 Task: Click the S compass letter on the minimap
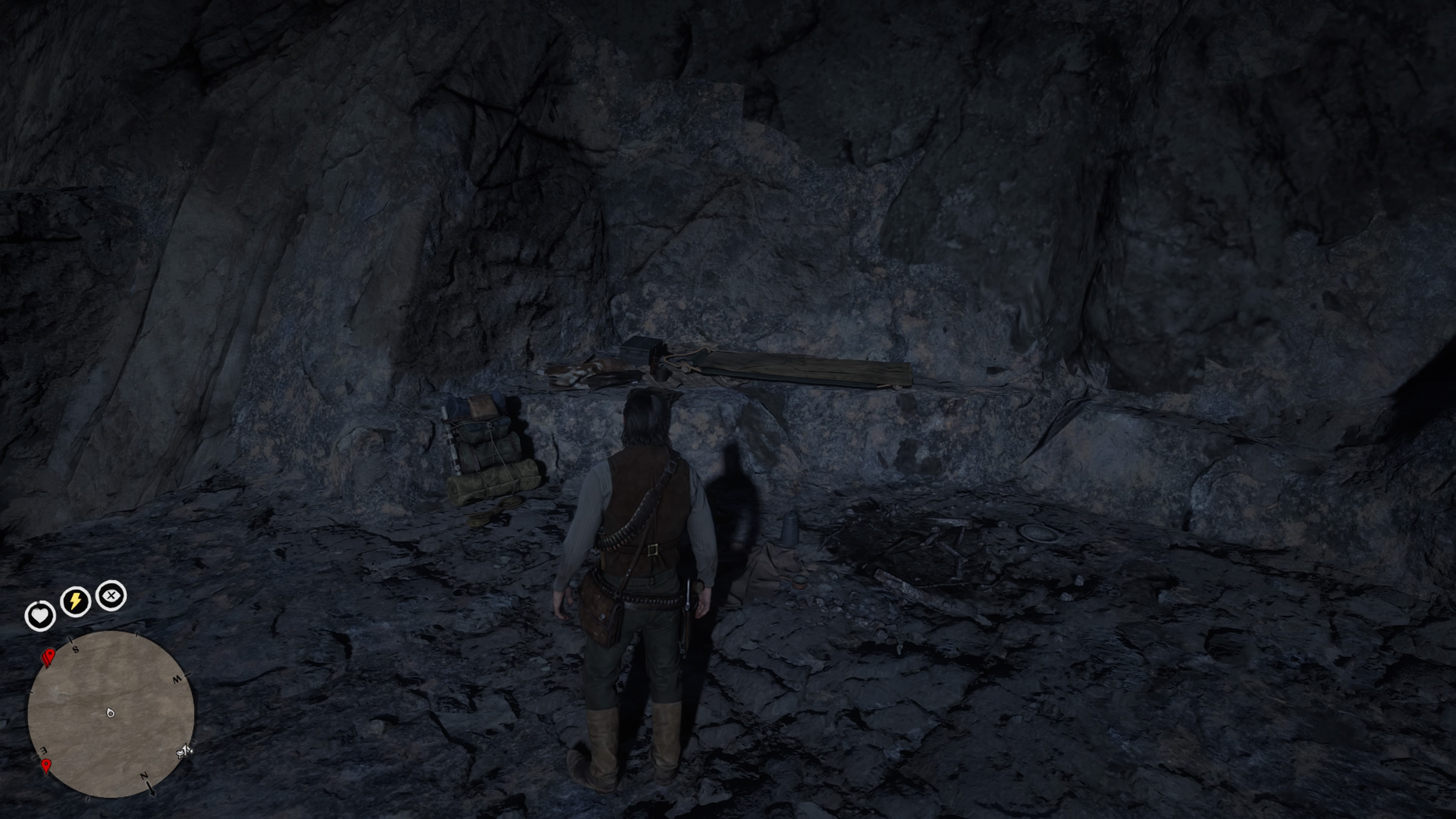click(x=75, y=650)
